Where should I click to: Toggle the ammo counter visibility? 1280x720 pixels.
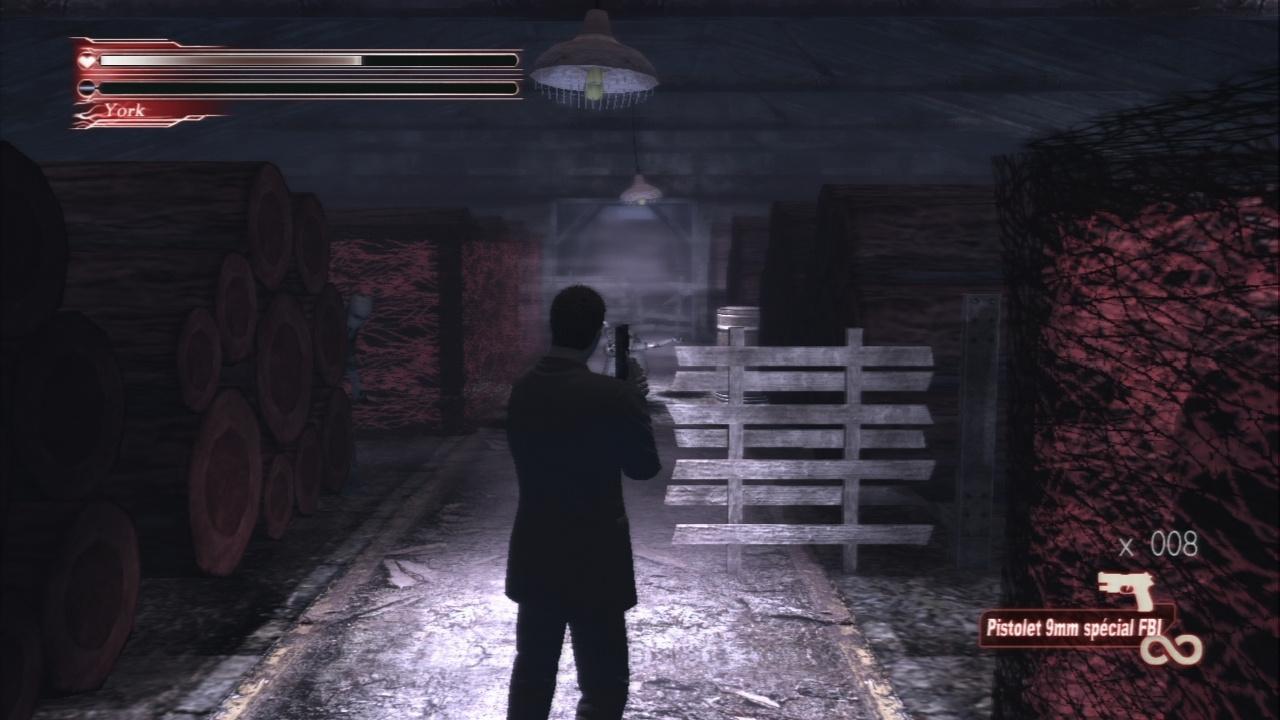pyautogui.click(x=1160, y=545)
